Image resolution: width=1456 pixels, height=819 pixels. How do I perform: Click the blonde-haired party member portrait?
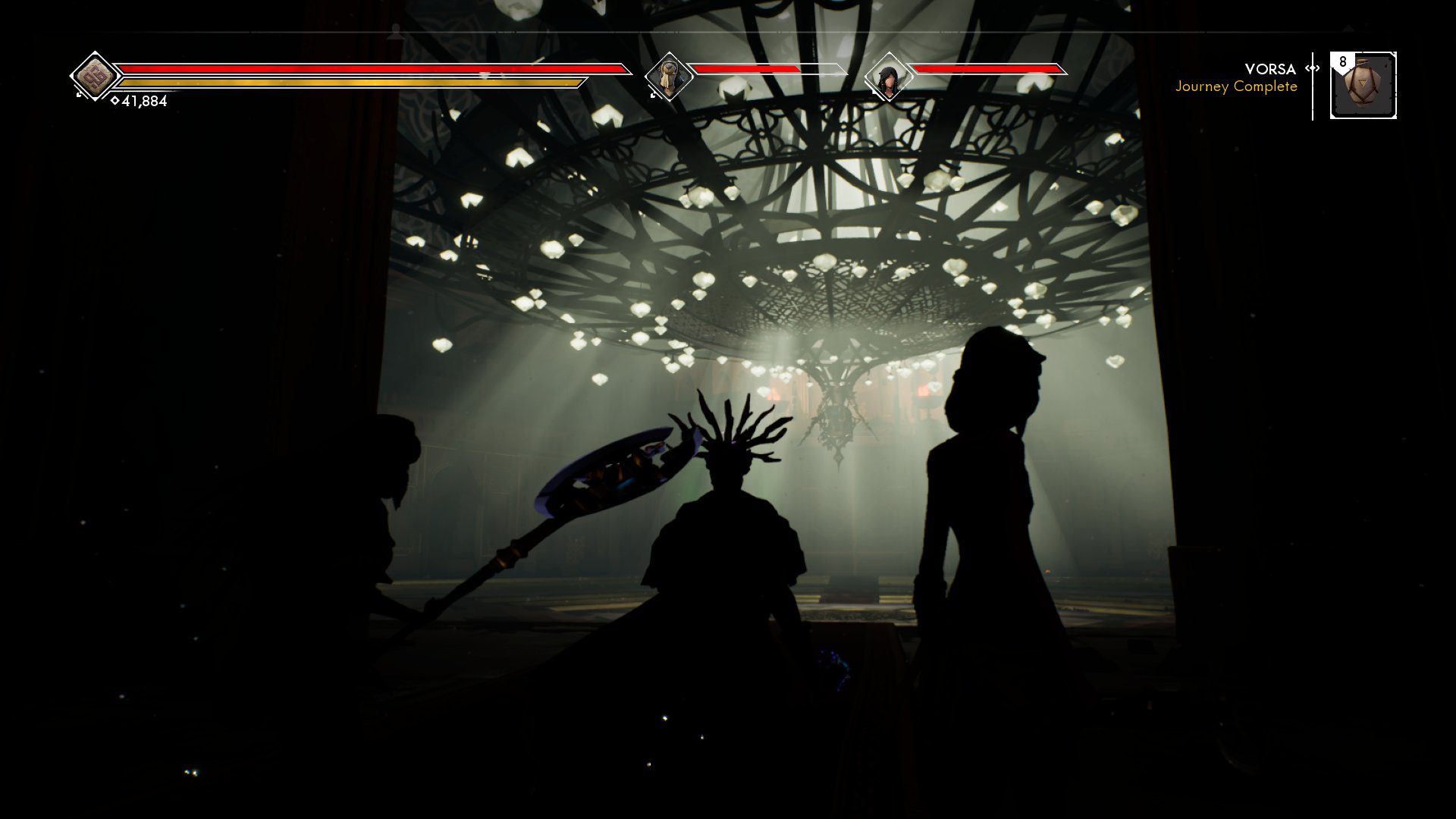tap(669, 77)
